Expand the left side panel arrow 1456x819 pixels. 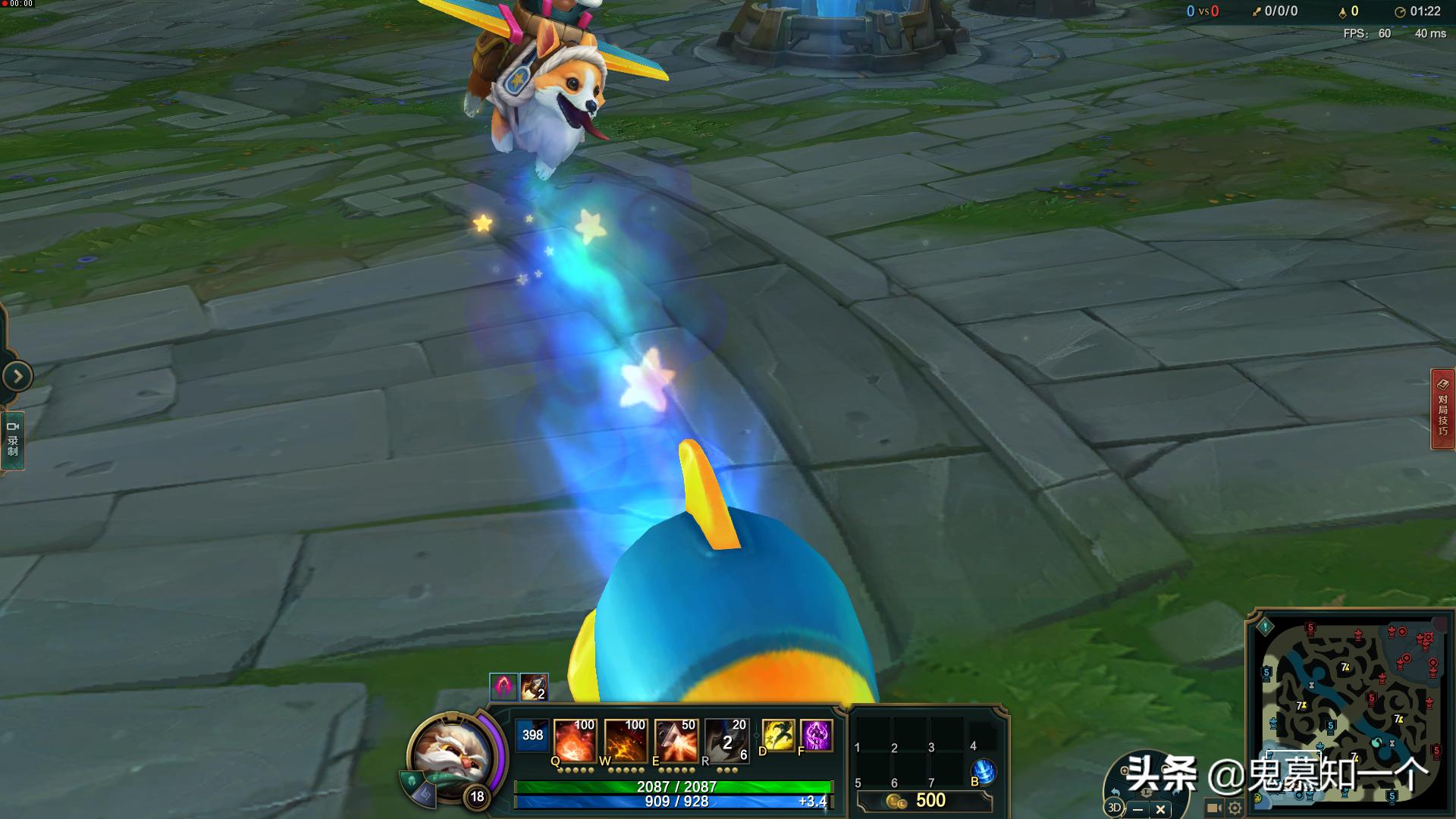[x=17, y=376]
